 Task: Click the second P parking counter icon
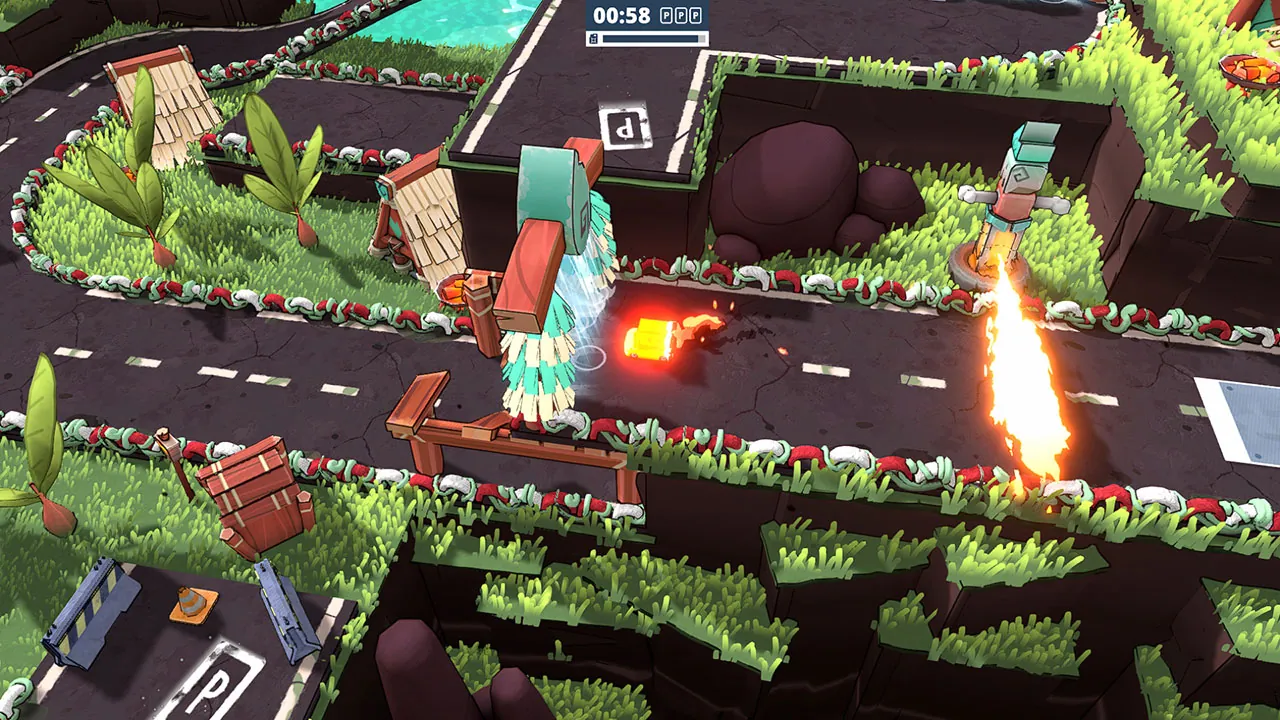[x=682, y=15]
